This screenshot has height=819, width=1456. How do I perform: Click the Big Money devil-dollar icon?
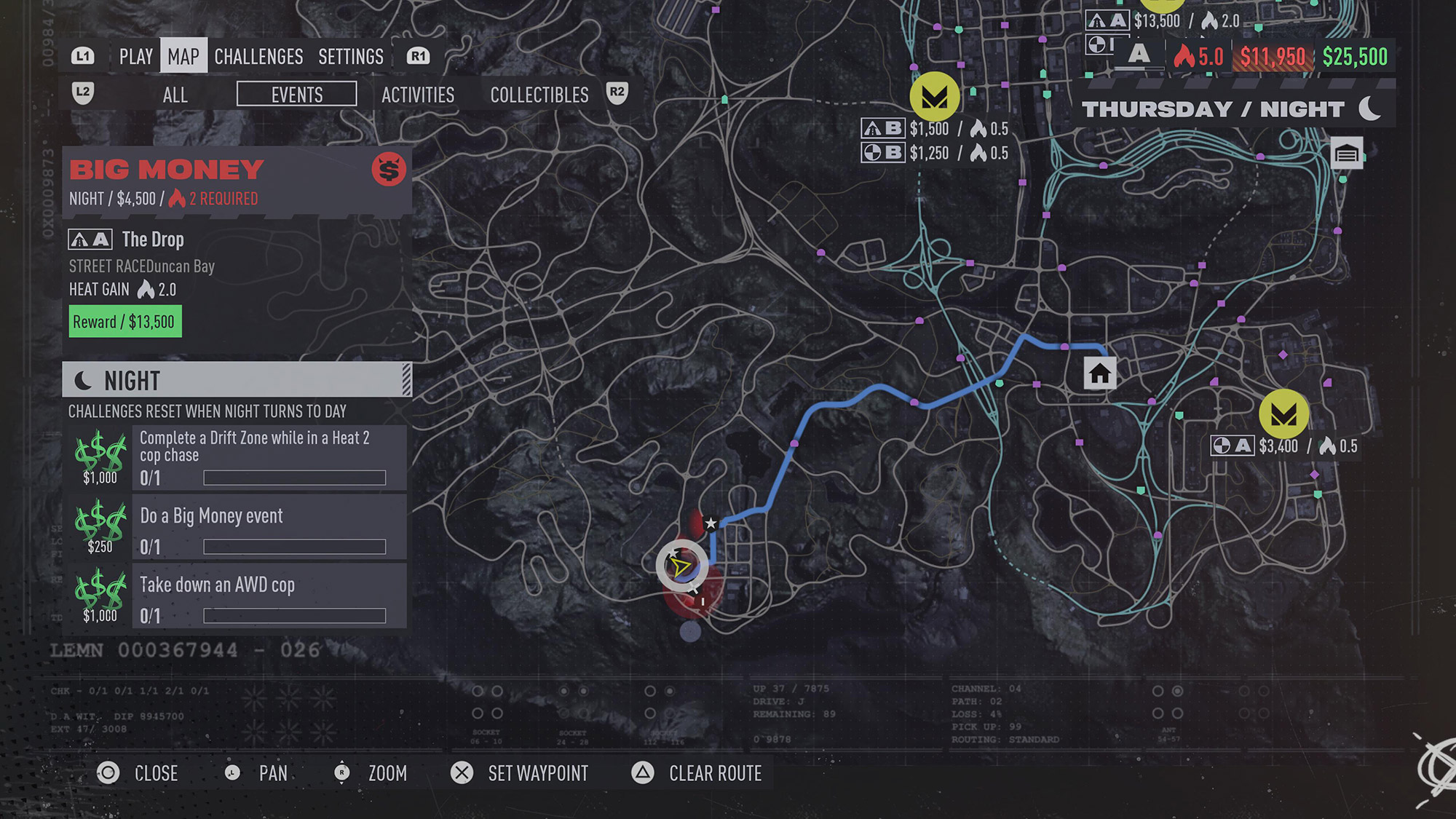tap(389, 170)
